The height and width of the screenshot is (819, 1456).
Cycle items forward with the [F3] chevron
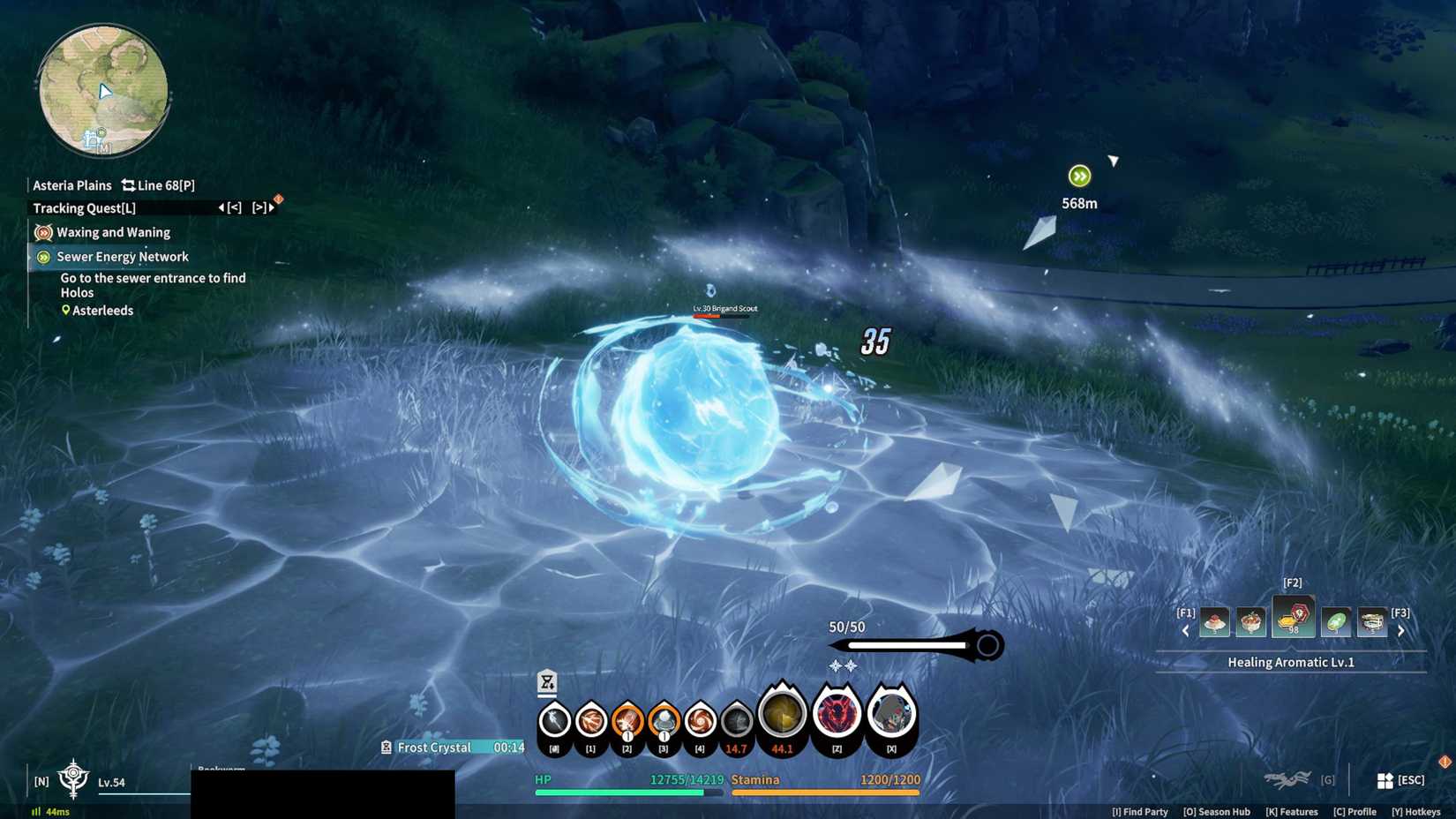pyautogui.click(x=1401, y=630)
